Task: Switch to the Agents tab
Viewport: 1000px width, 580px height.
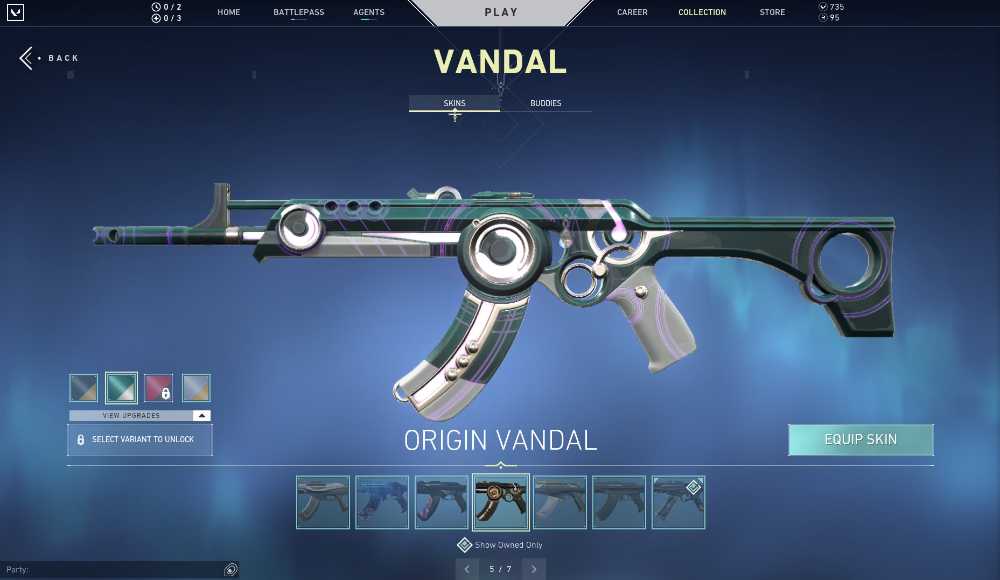Action: pos(369,13)
